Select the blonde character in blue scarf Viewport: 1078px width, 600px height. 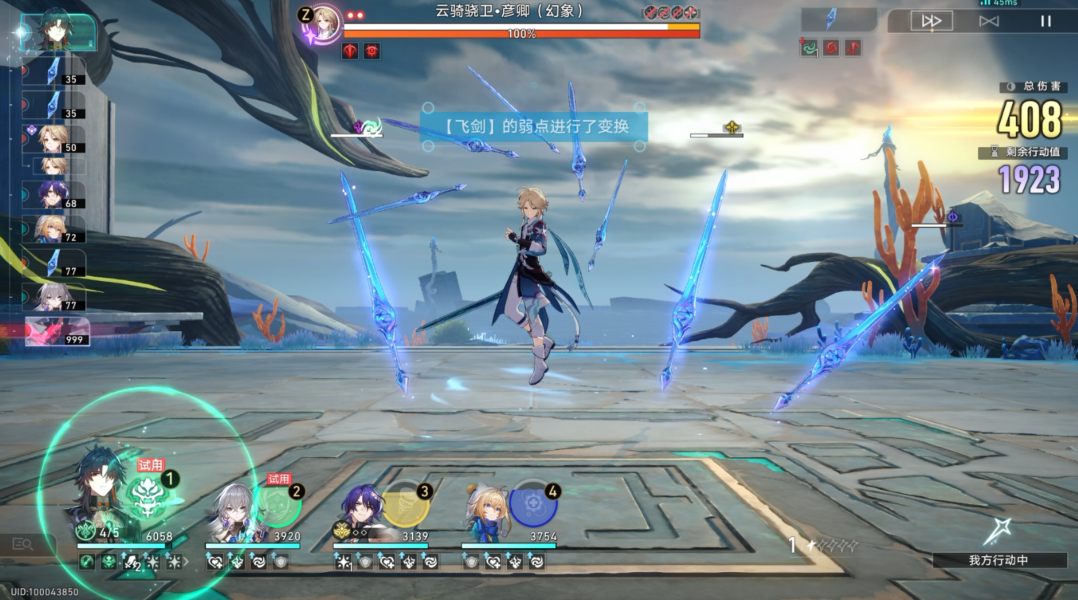(487, 509)
